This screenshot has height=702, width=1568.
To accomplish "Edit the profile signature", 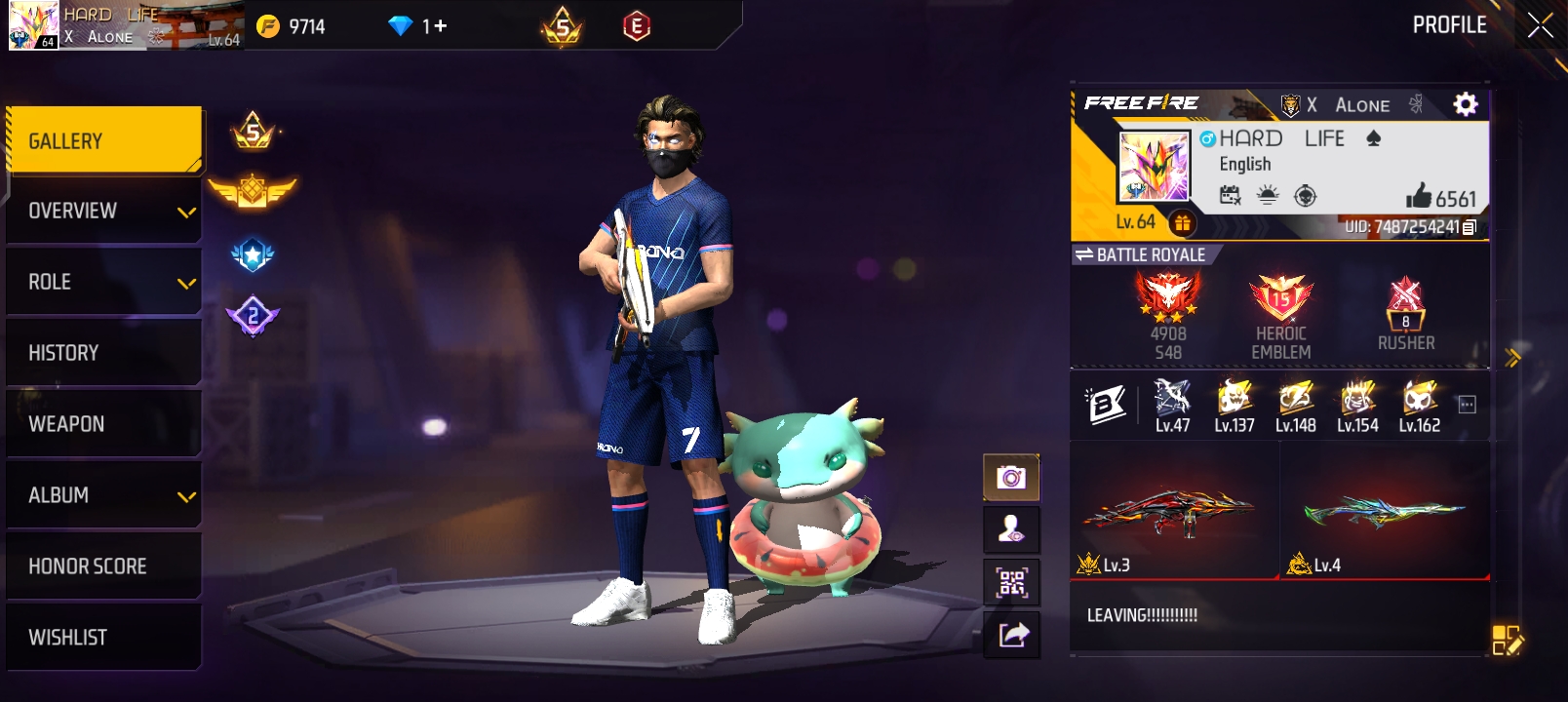I will coord(1507,640).
